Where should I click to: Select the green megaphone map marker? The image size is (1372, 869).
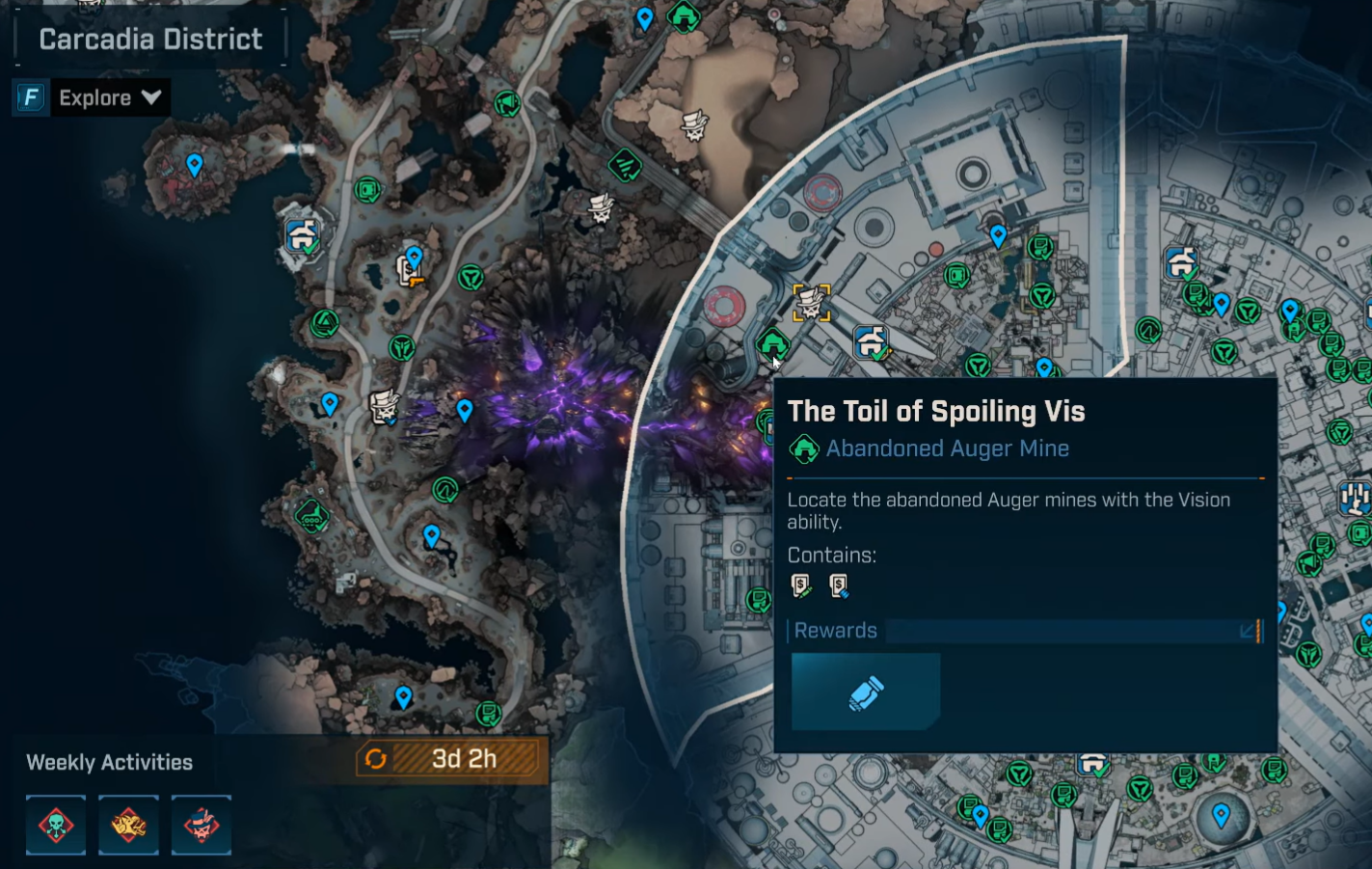click(506, 103)
